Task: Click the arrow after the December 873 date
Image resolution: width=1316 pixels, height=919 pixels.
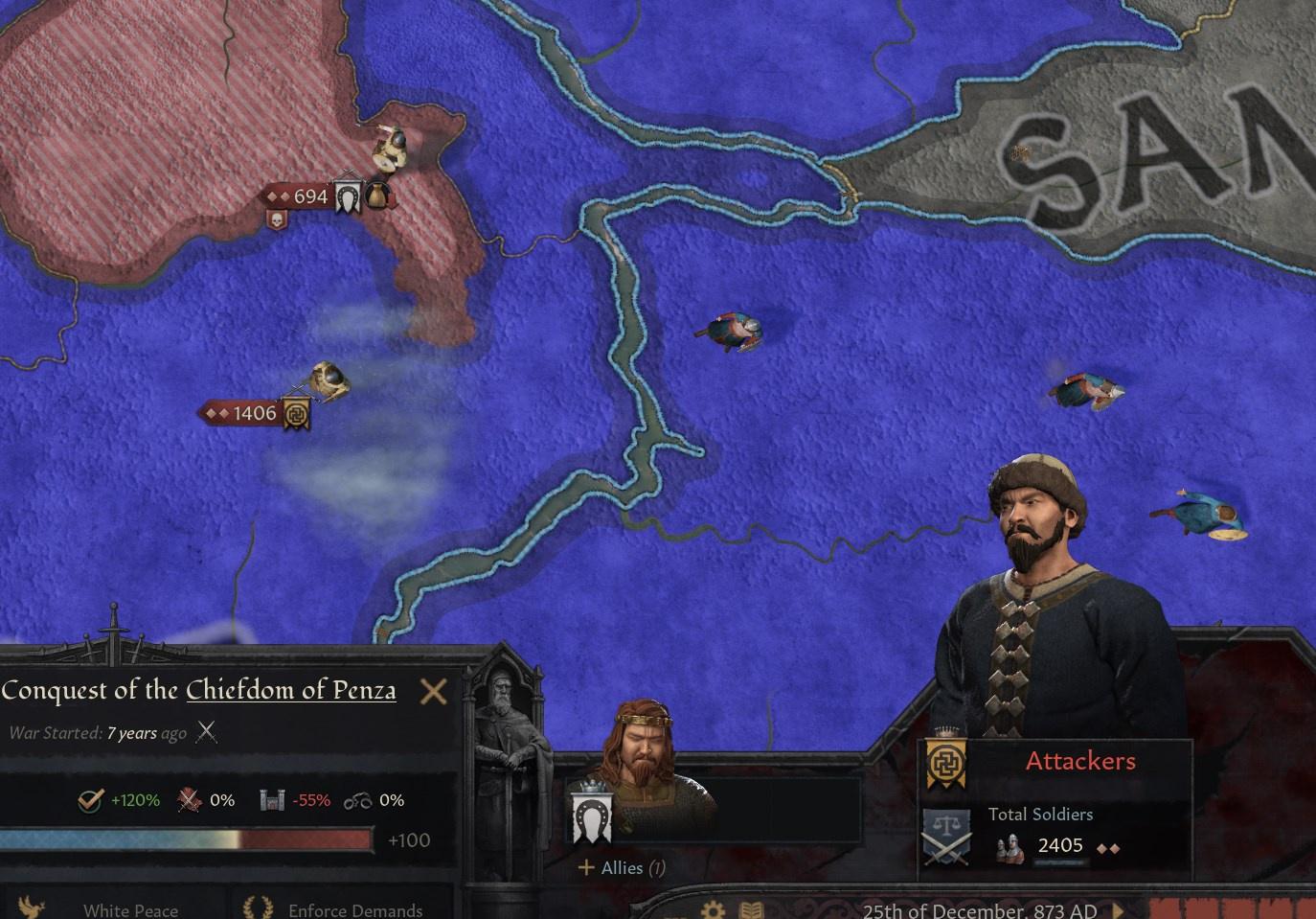Action: coord(1117,911)
